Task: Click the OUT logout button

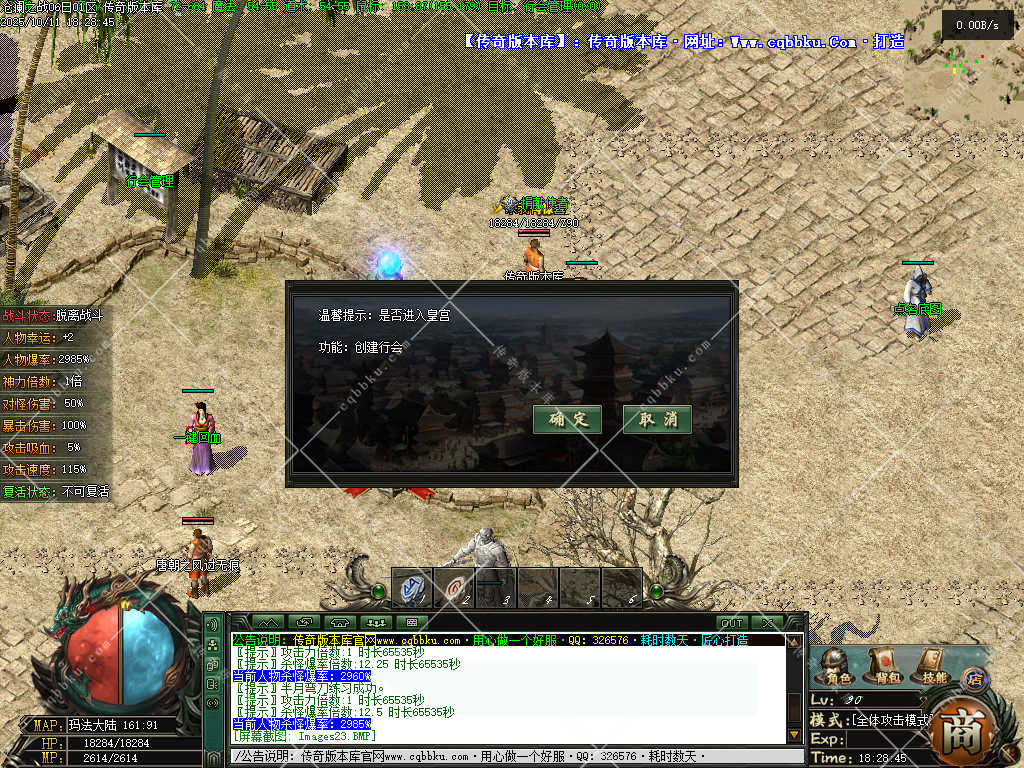Action: (732, 623)
